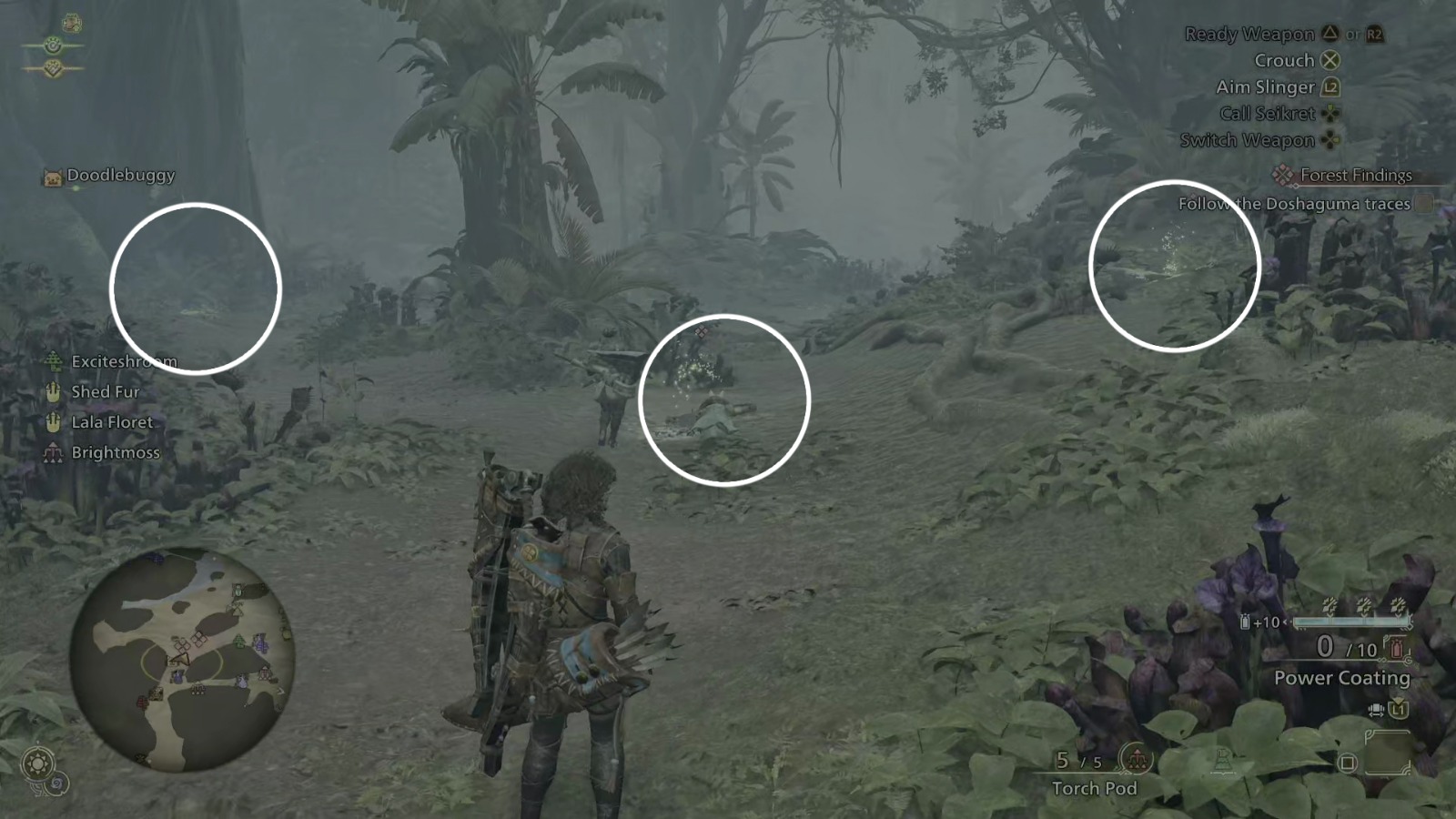Select the Call Seikret menu entry
Image resolution: width=1456 pixels, height=819 pixels.
pyautogui.click(x=1268, y=113)
